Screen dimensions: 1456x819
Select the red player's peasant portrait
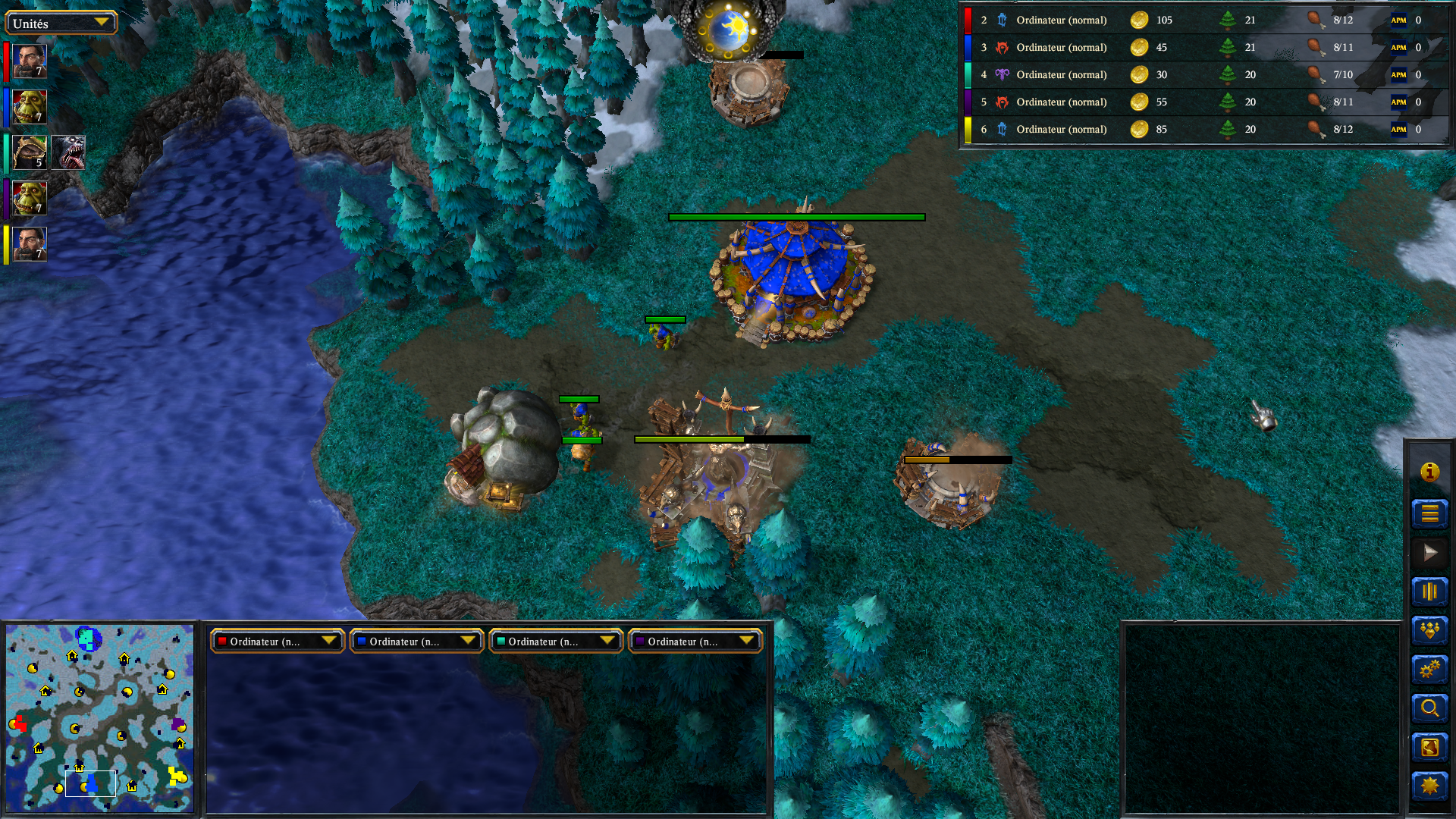pos(30,61)
